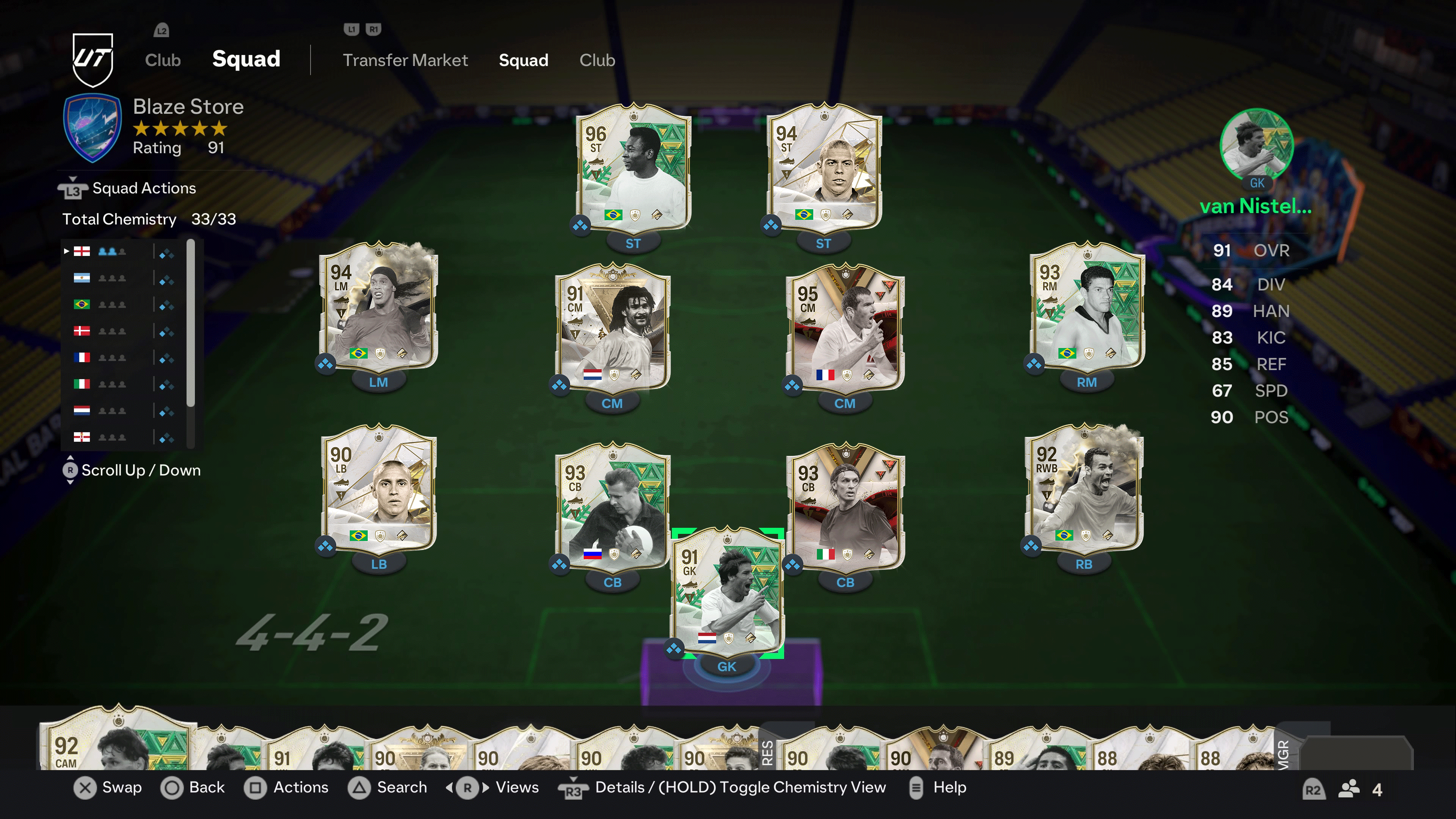This screenshot has width=1456, height=819.
Task: Open the Club tab next to Squad
Action: click(x=597, y=60)
